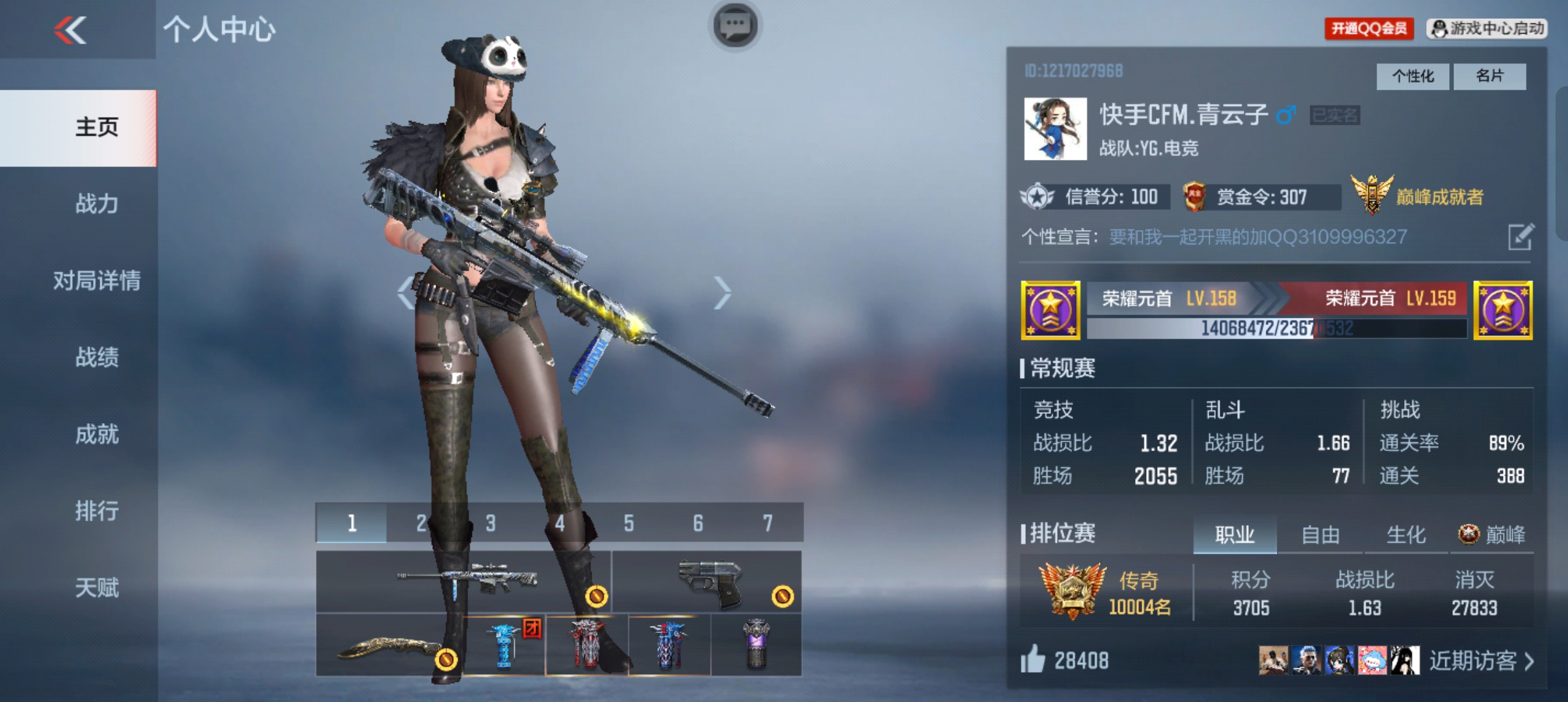Select the pistol weapon slot
The image size is (1568, 702).
(707, 582)
